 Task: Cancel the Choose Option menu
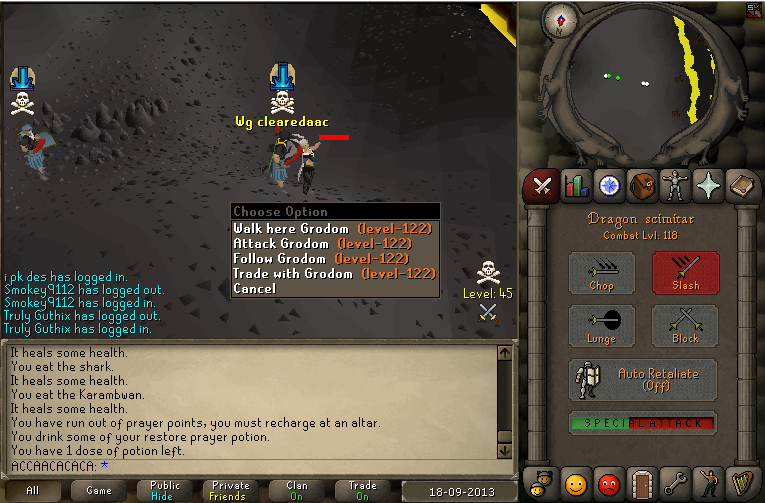(254, 288)
